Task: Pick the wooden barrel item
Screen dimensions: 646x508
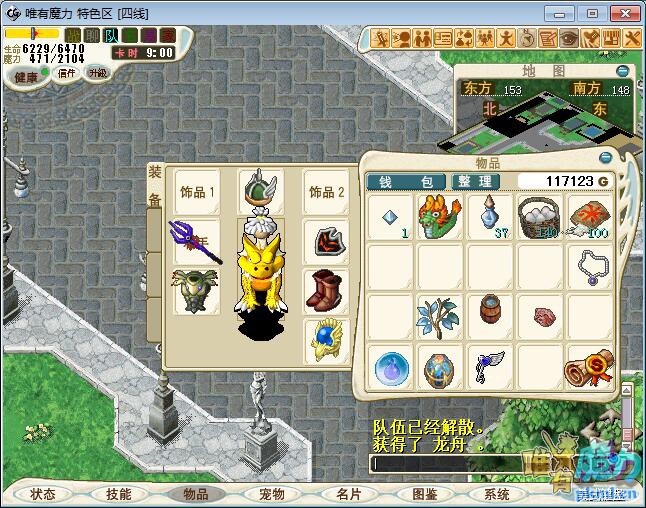Action: (489, 315)
